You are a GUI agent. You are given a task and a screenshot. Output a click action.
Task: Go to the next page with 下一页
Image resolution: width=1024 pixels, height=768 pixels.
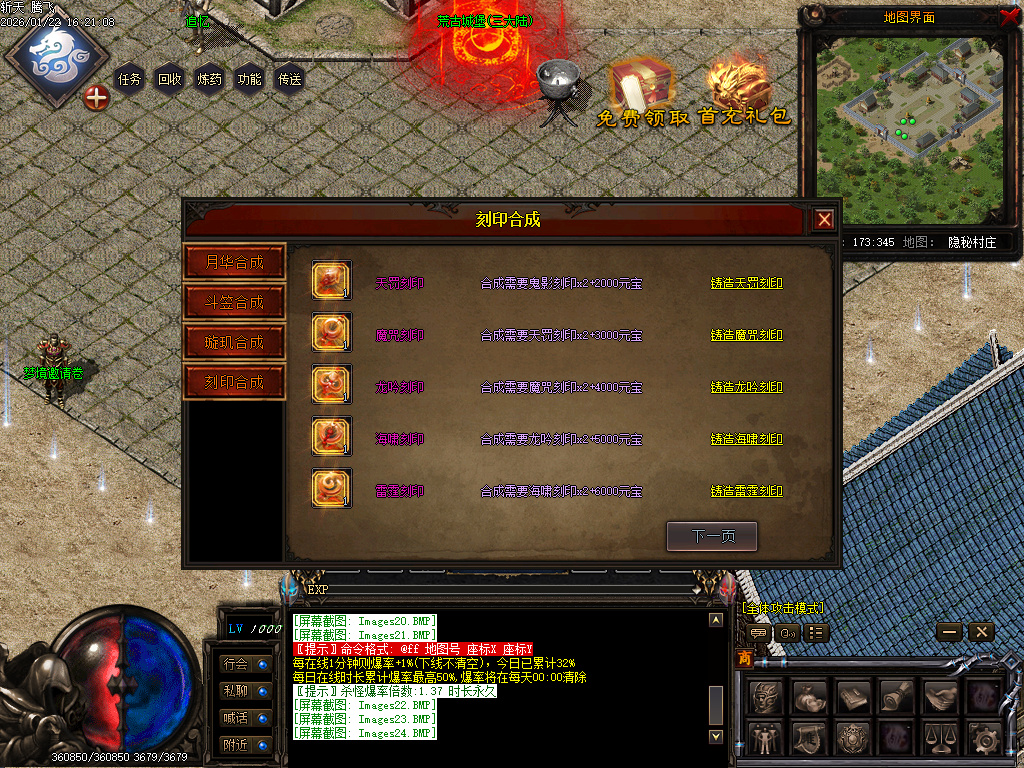(712, 537)
